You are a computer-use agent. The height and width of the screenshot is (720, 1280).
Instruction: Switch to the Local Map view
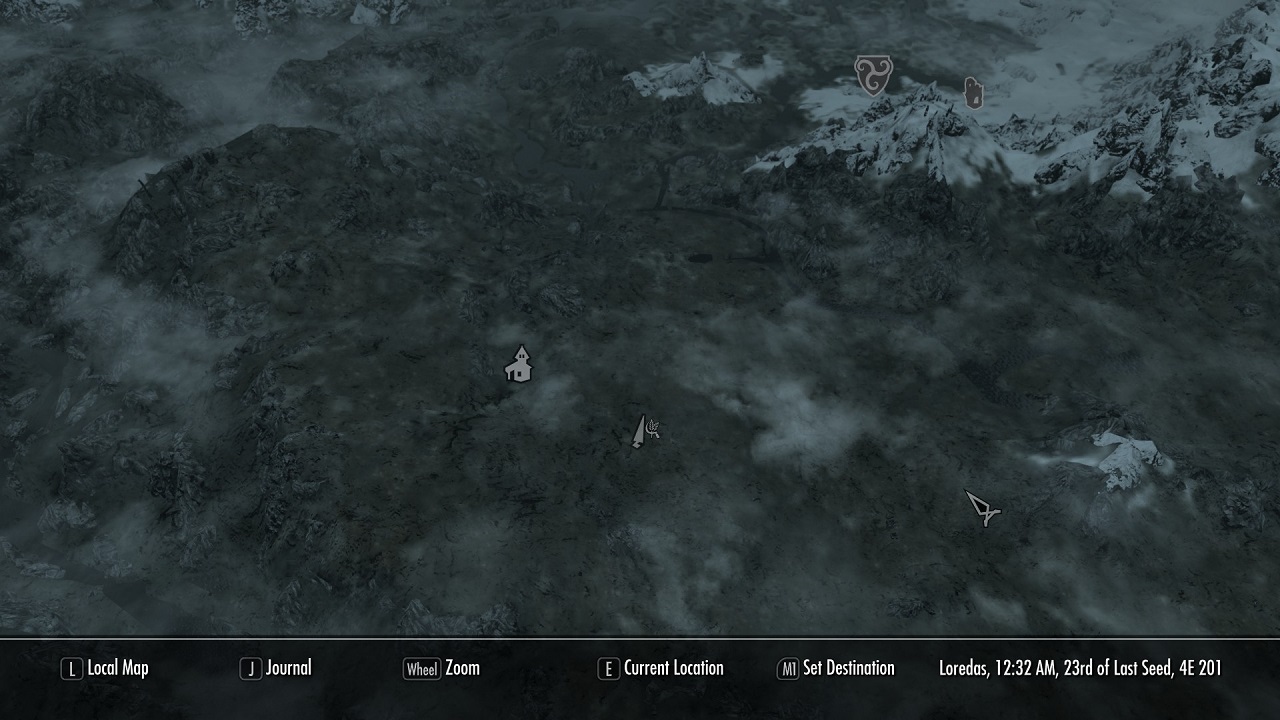point(118,668)
